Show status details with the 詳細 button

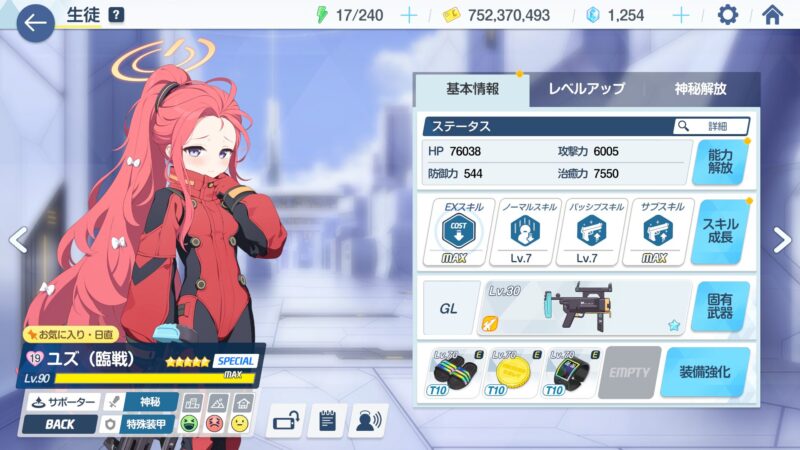pyautogui.click(x=712, y=127)
